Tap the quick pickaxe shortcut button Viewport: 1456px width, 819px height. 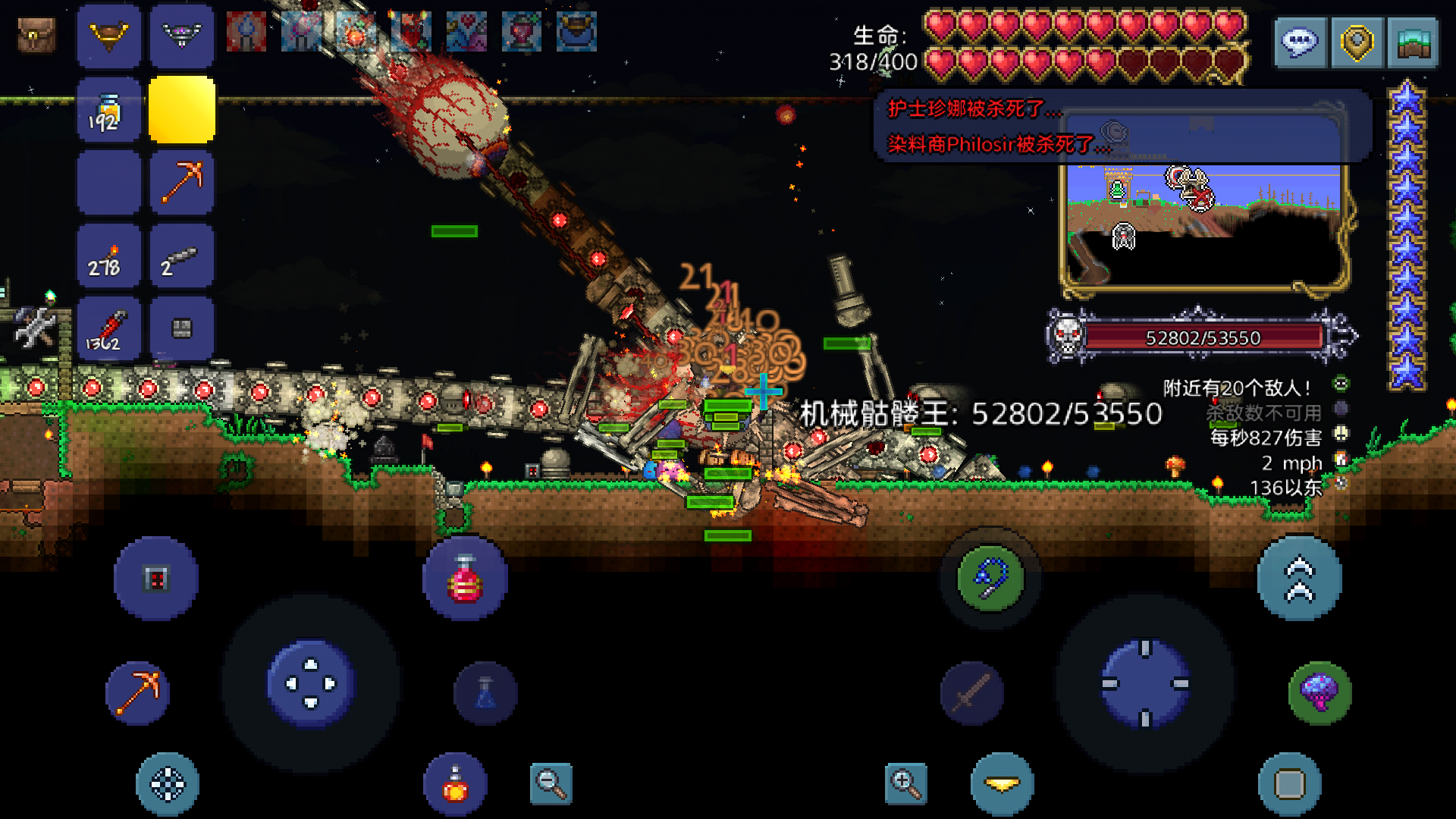138,692
